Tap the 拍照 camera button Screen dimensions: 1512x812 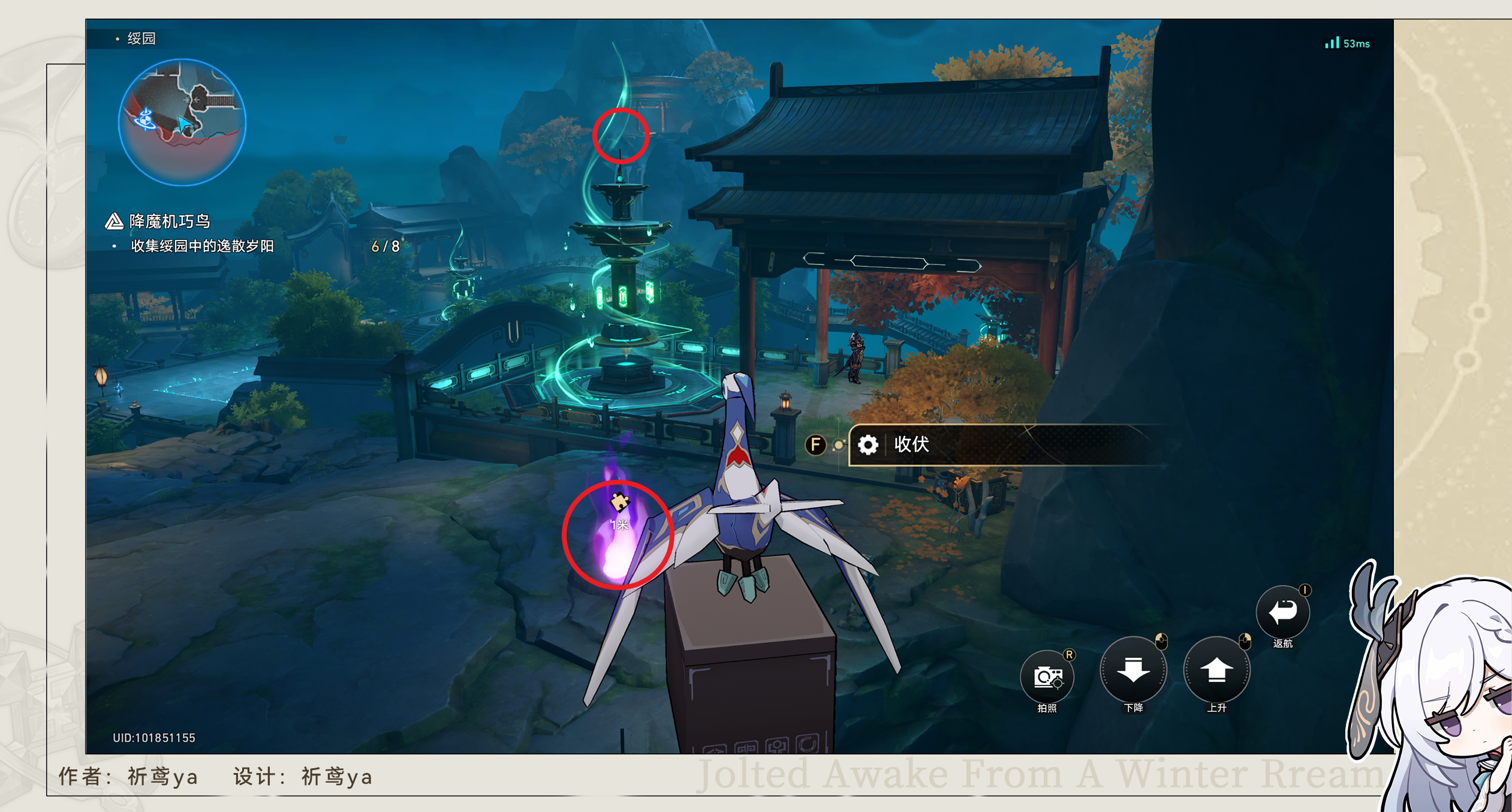pyautogui.click(x=1047, y=676)
